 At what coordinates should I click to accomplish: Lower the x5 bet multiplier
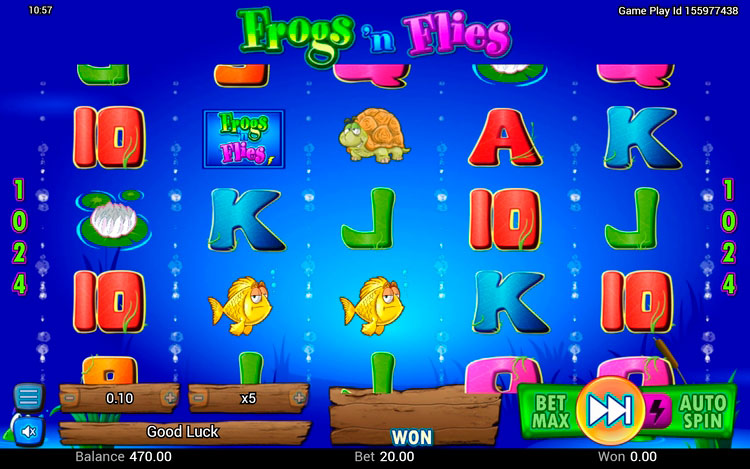point(198,398)
